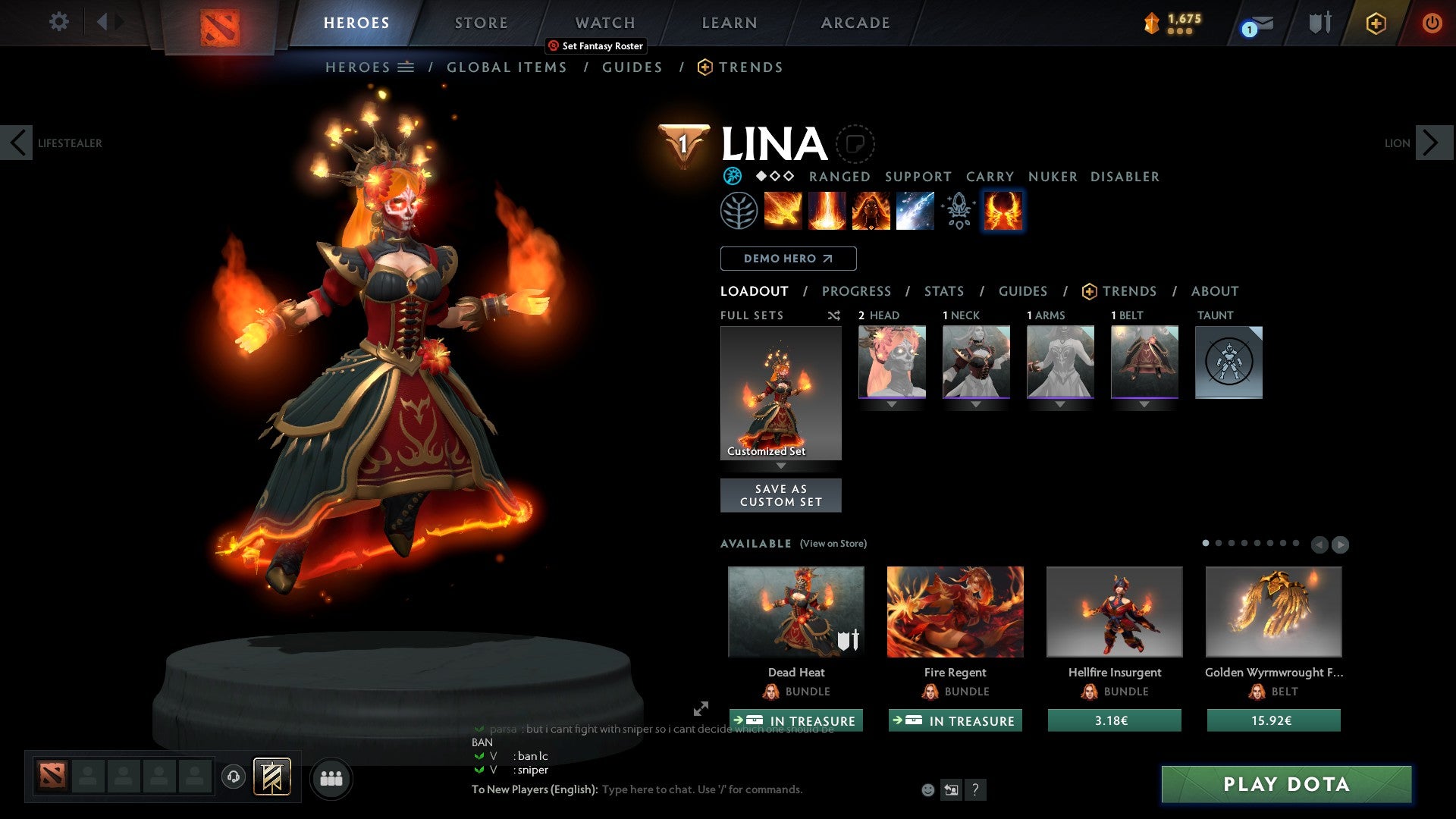Open the Dota Plus icon in top bar
Screen dimensions: 1456x819
[x=1375, y=22]
